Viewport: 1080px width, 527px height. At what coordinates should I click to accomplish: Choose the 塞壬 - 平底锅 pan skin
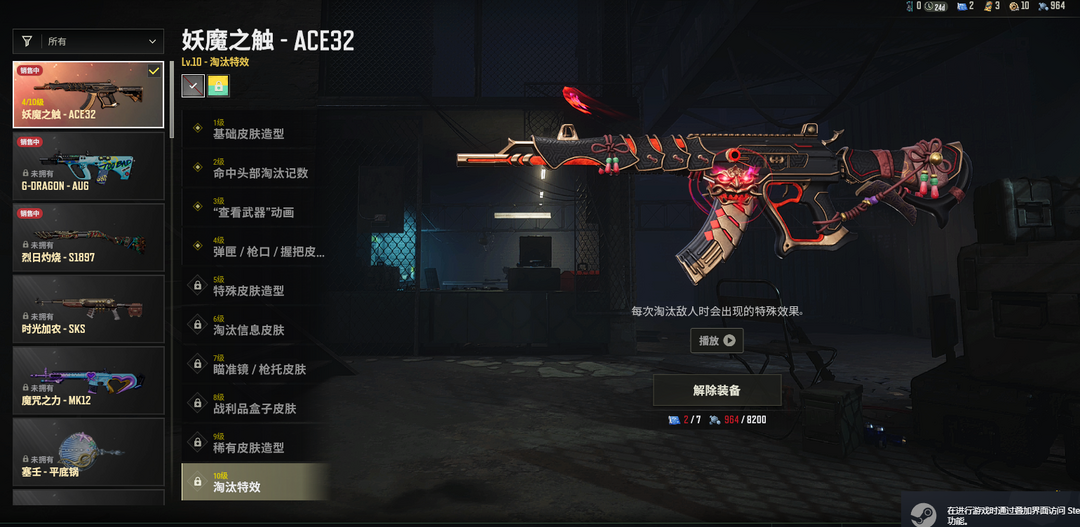pos(88,450)
